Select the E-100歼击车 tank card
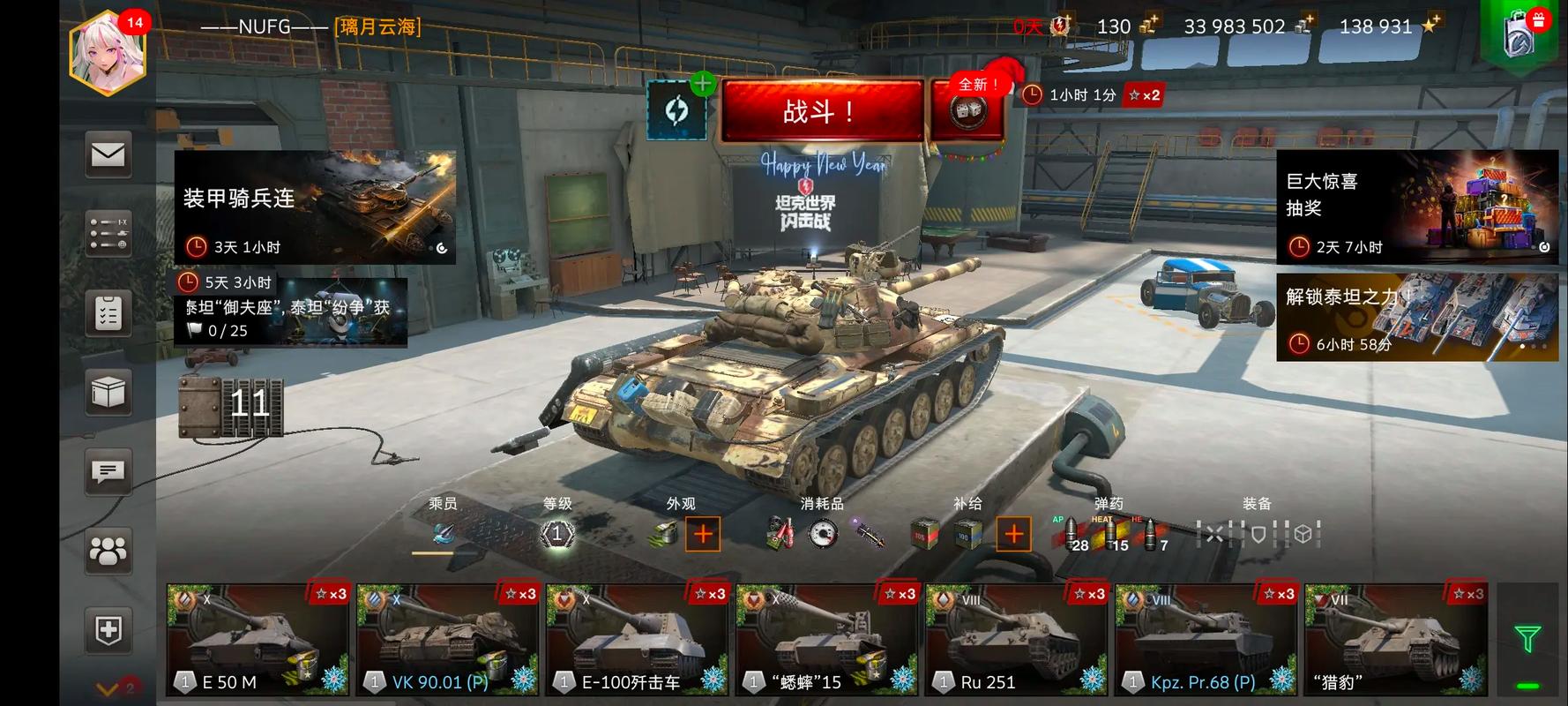Viewport: 1568px width, 706px height. (x=638, y=639)
